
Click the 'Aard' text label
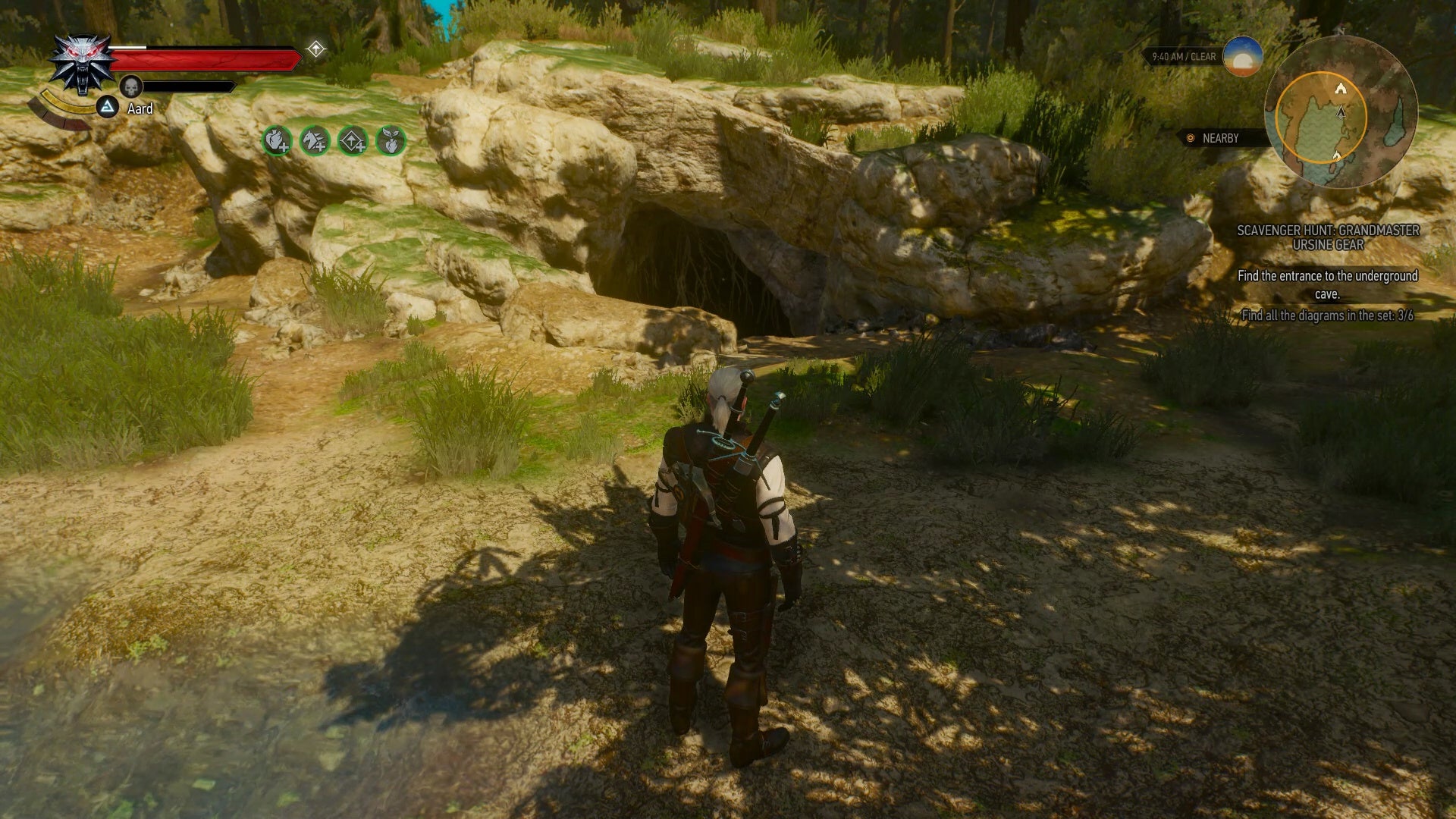coord(140,108)
